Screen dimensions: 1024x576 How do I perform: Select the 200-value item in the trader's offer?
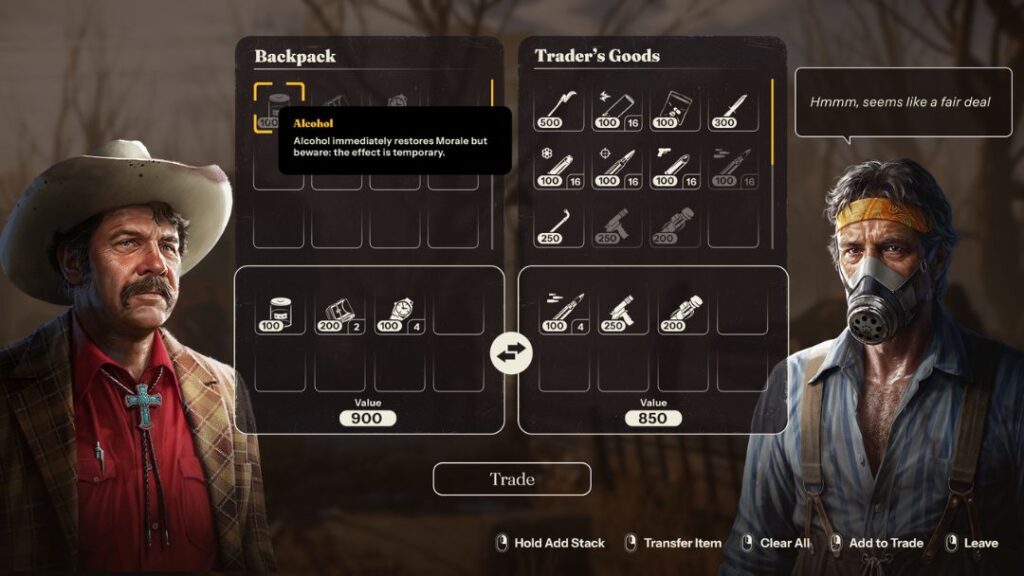(x=682, y=312)
